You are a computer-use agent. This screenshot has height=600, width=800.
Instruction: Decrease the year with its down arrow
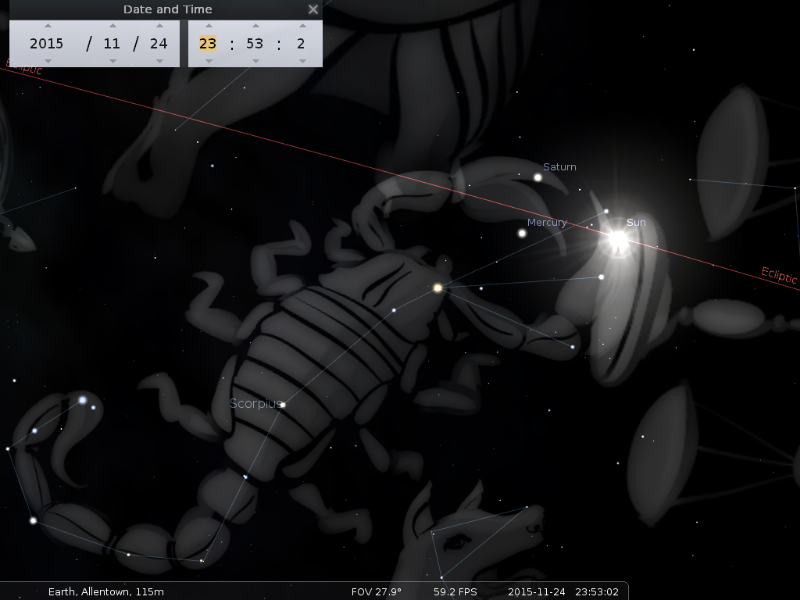46,60
